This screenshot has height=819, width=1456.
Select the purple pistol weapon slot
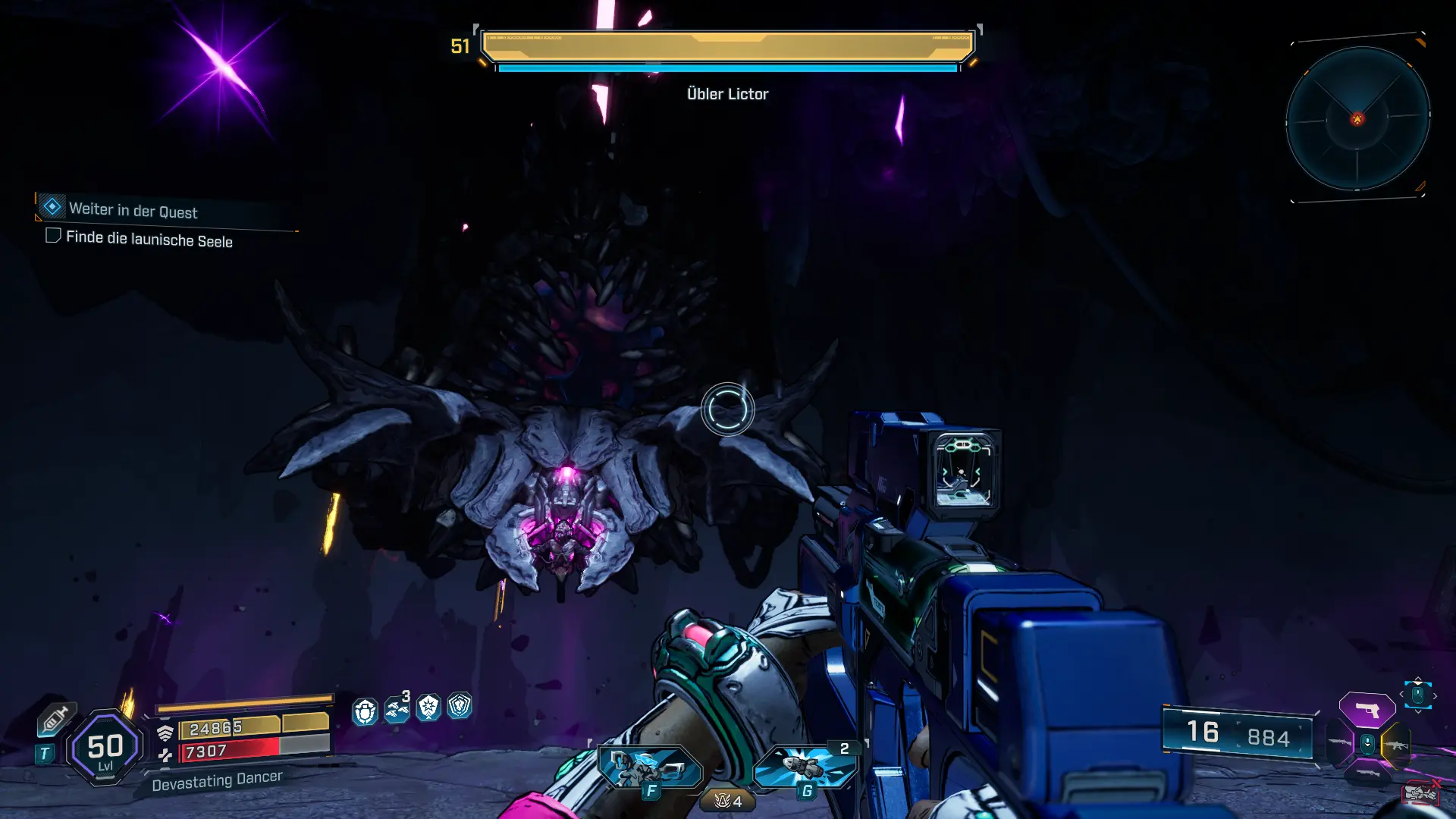[x=1367, y=710]
